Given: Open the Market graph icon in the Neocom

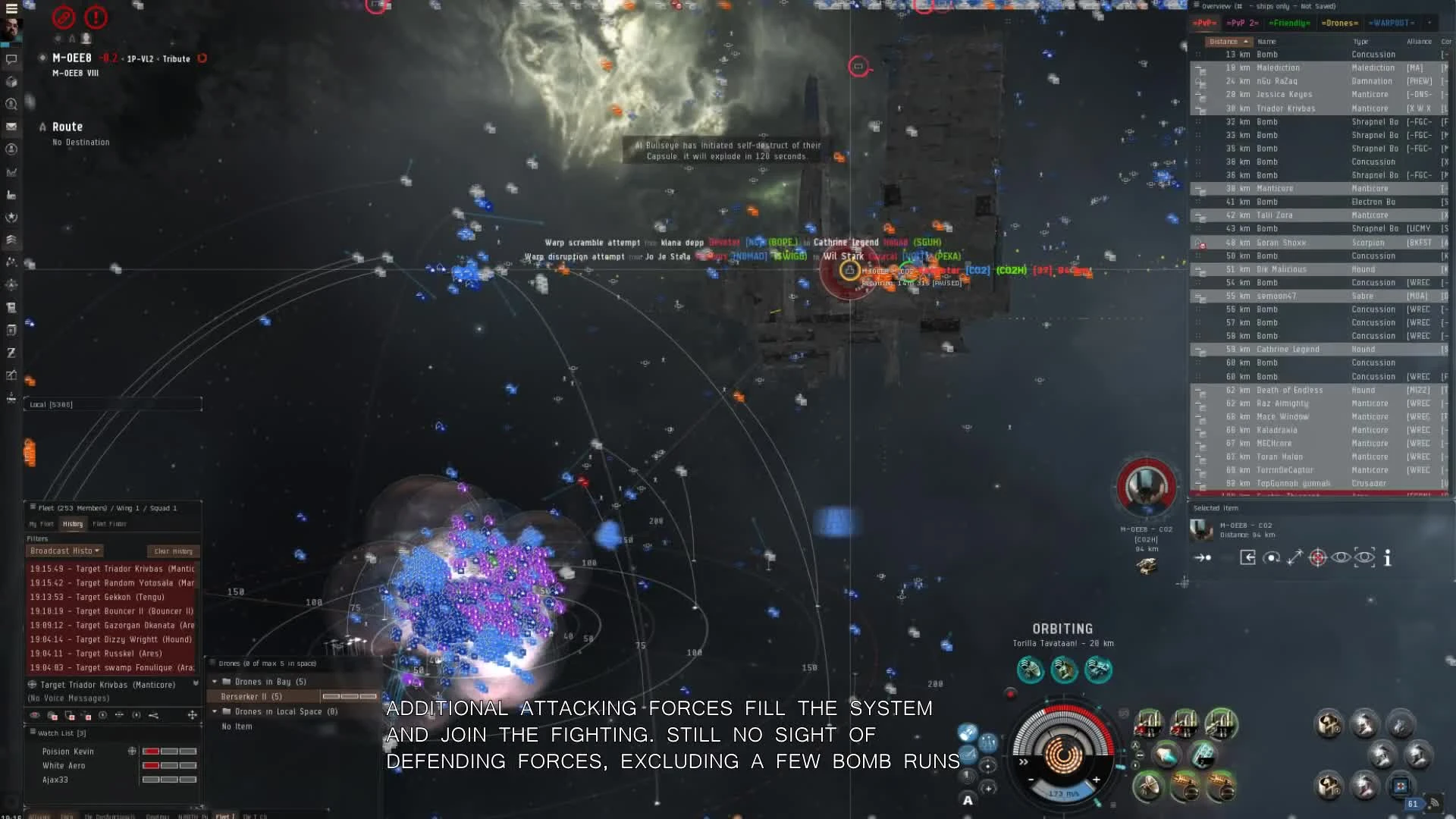Looking at the screenshot, I should click(12, 171).
